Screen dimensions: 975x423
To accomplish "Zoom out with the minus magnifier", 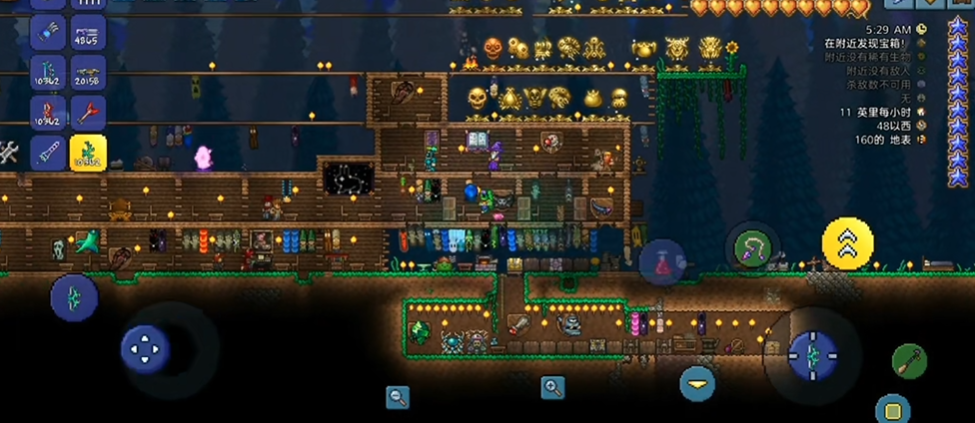I will pos(398,397).
